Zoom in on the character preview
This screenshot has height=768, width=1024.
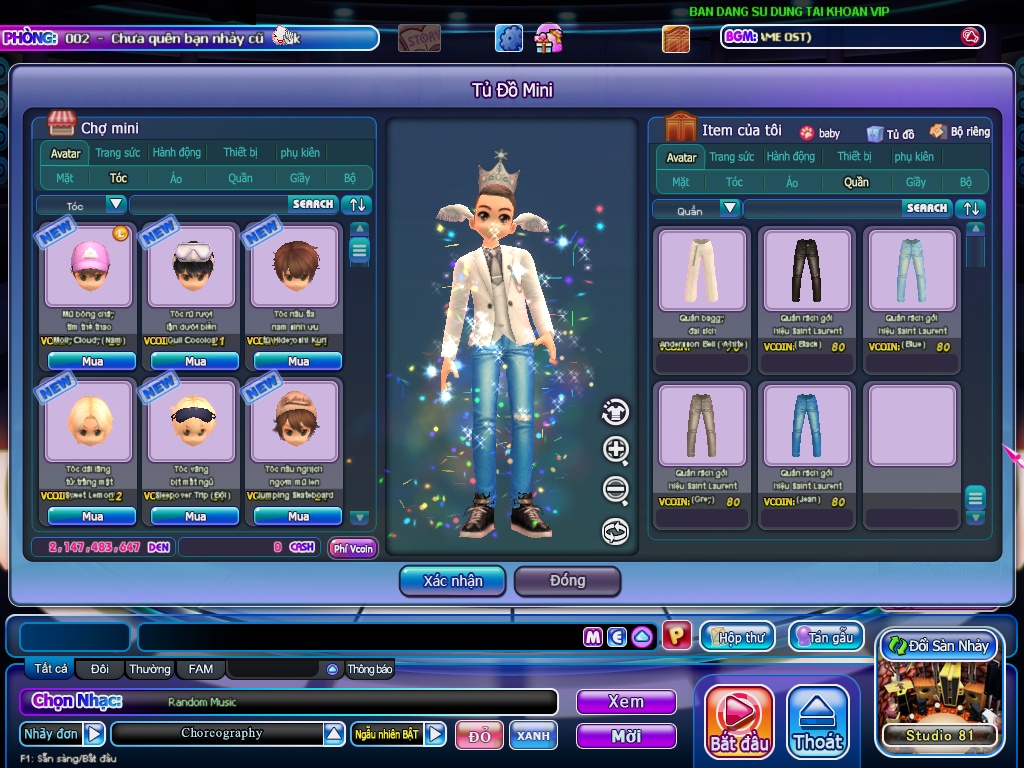coord(616,450)
